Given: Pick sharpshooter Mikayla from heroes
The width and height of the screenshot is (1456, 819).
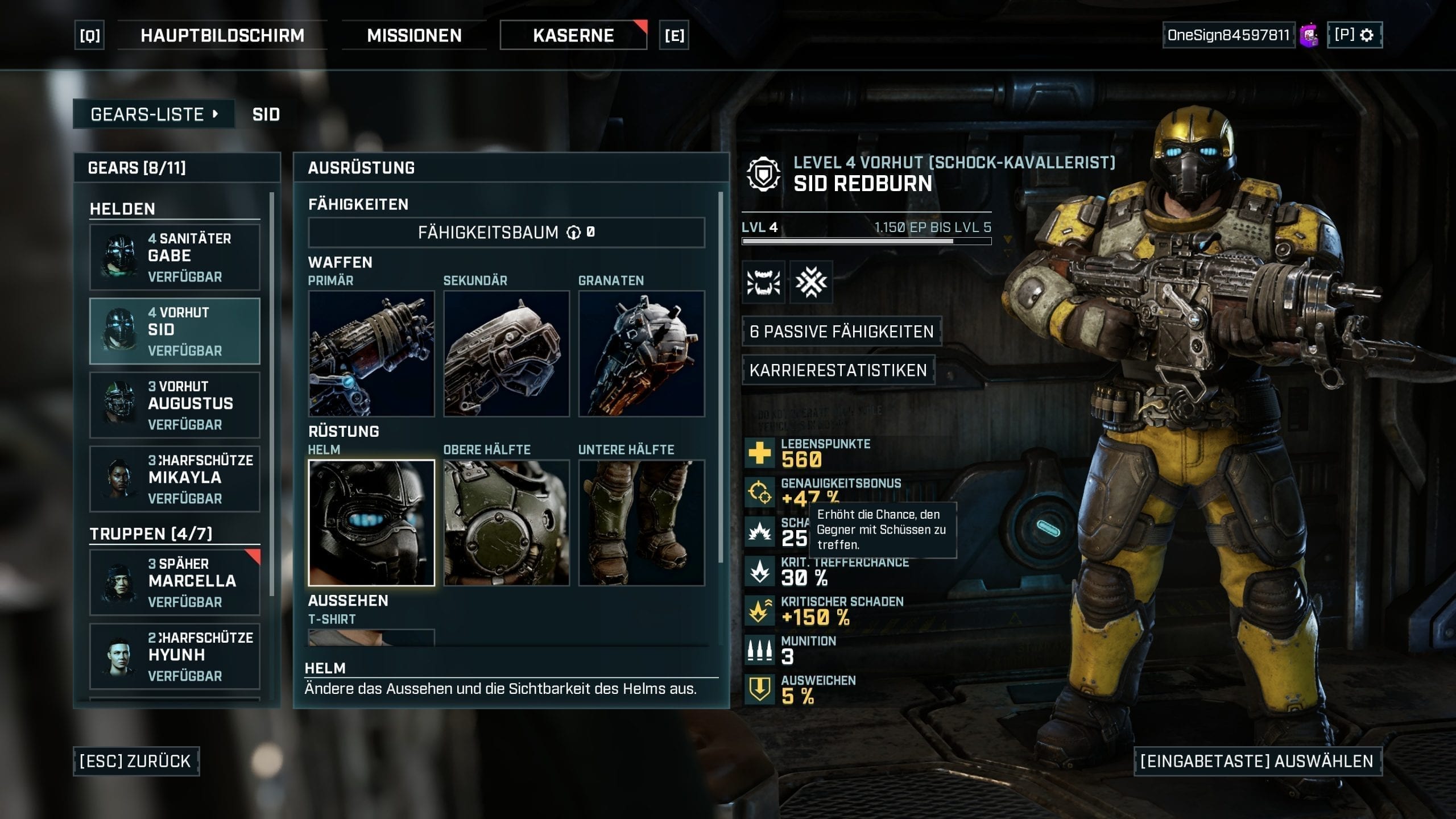Looking at the screenshot, I should [x=175, y=479].
